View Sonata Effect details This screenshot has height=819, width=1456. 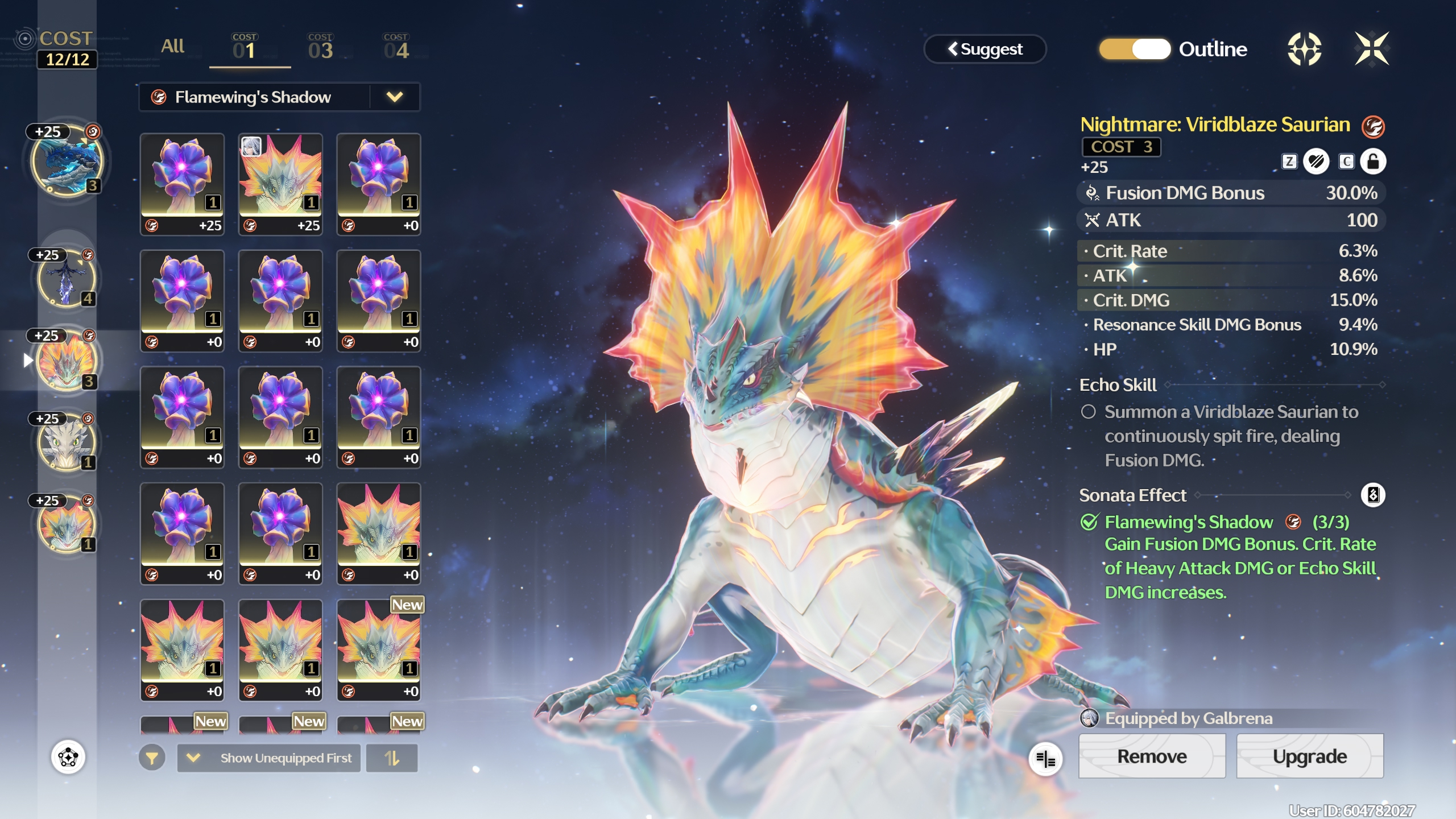pyautogui.click(x=1372, y=495)
